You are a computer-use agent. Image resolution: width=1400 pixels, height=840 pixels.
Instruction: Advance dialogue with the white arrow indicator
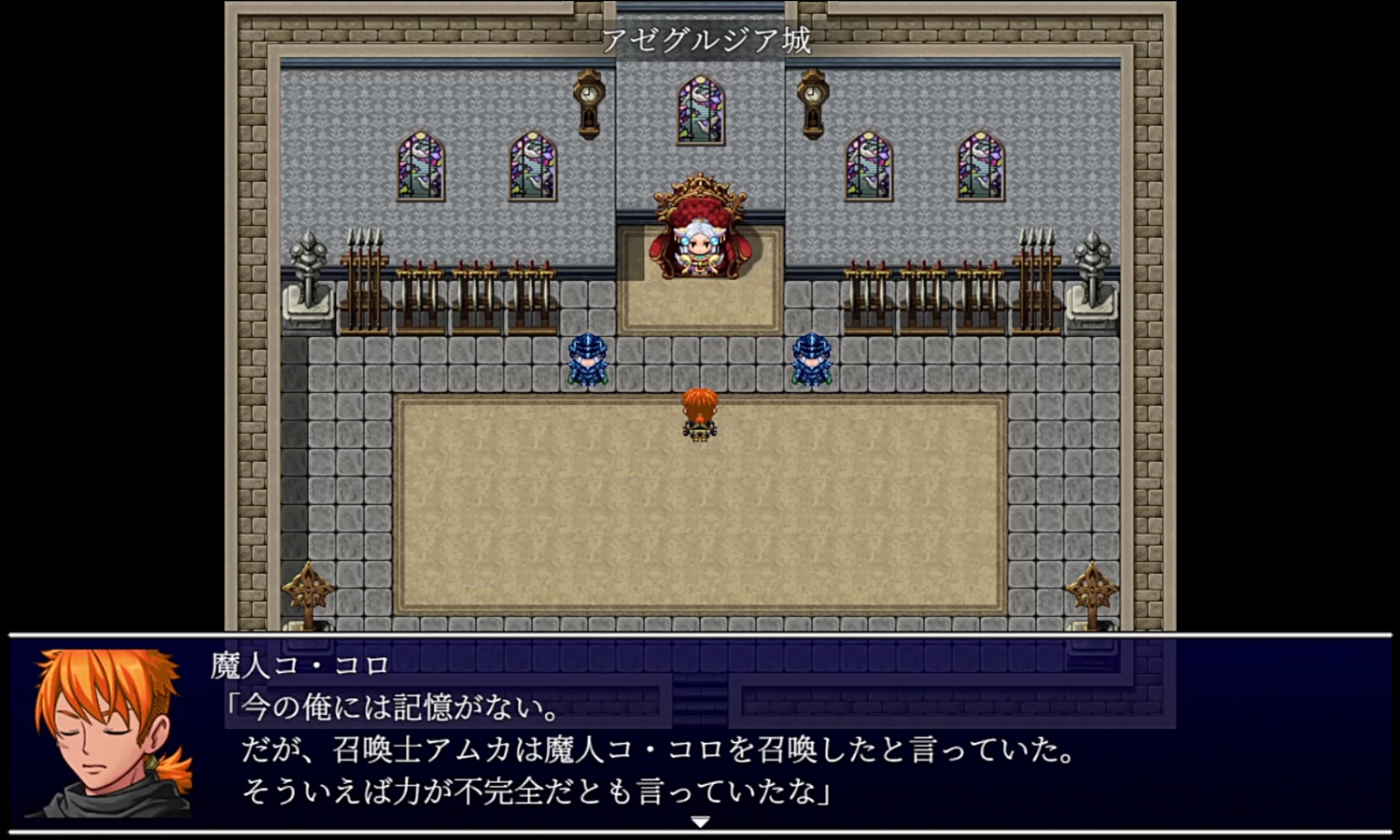click(x=700, y=821)
